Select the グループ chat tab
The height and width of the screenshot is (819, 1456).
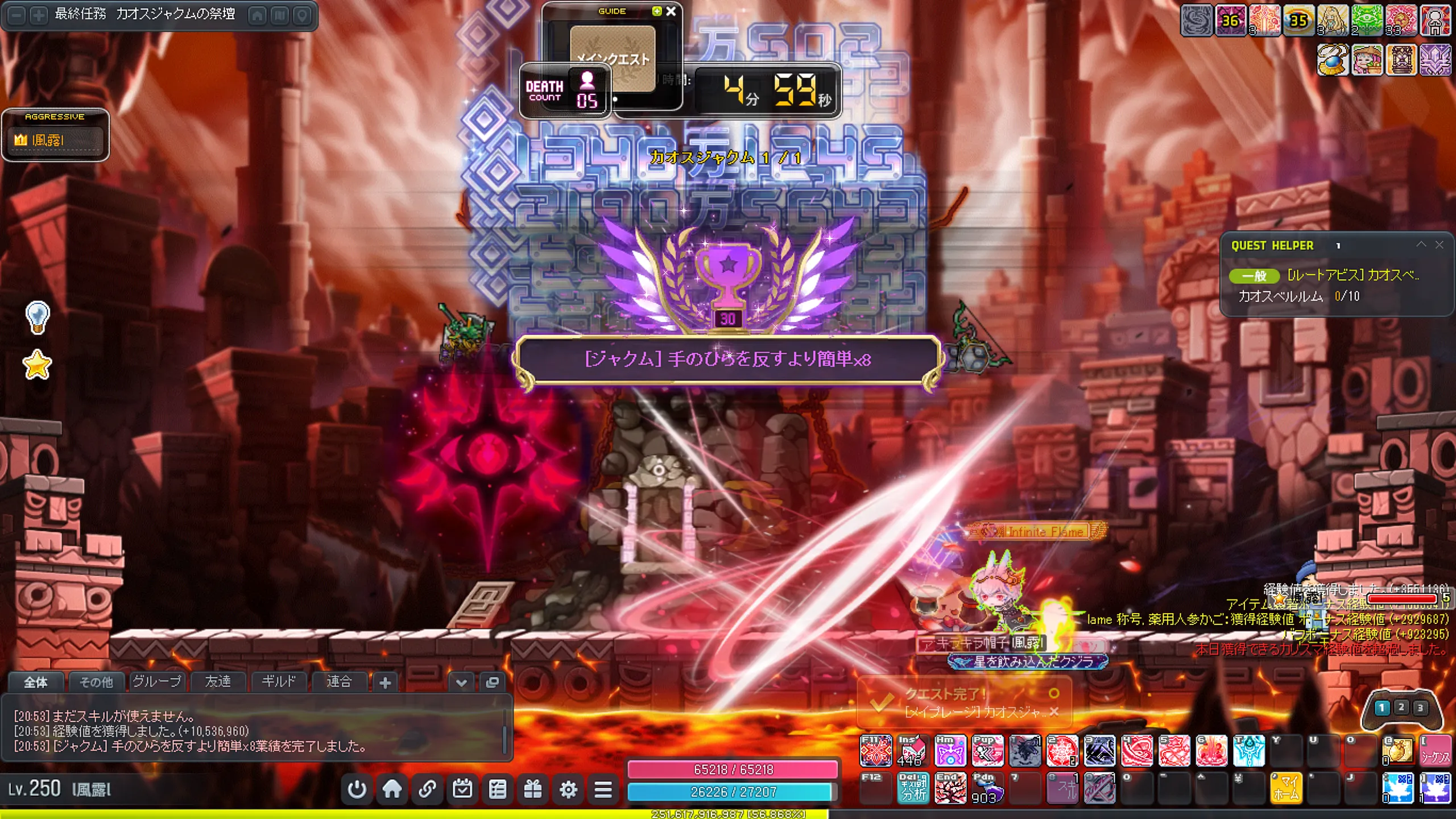coord(156,682)
